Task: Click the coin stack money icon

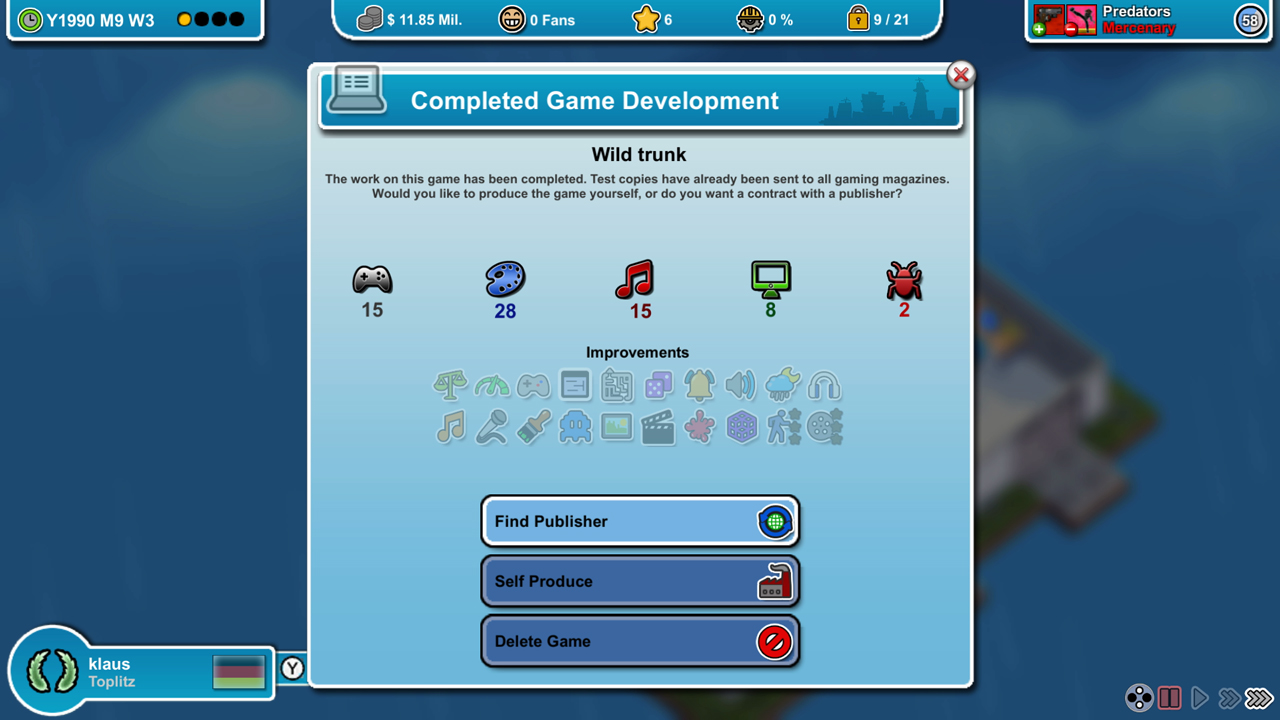Action: (368, 18)
